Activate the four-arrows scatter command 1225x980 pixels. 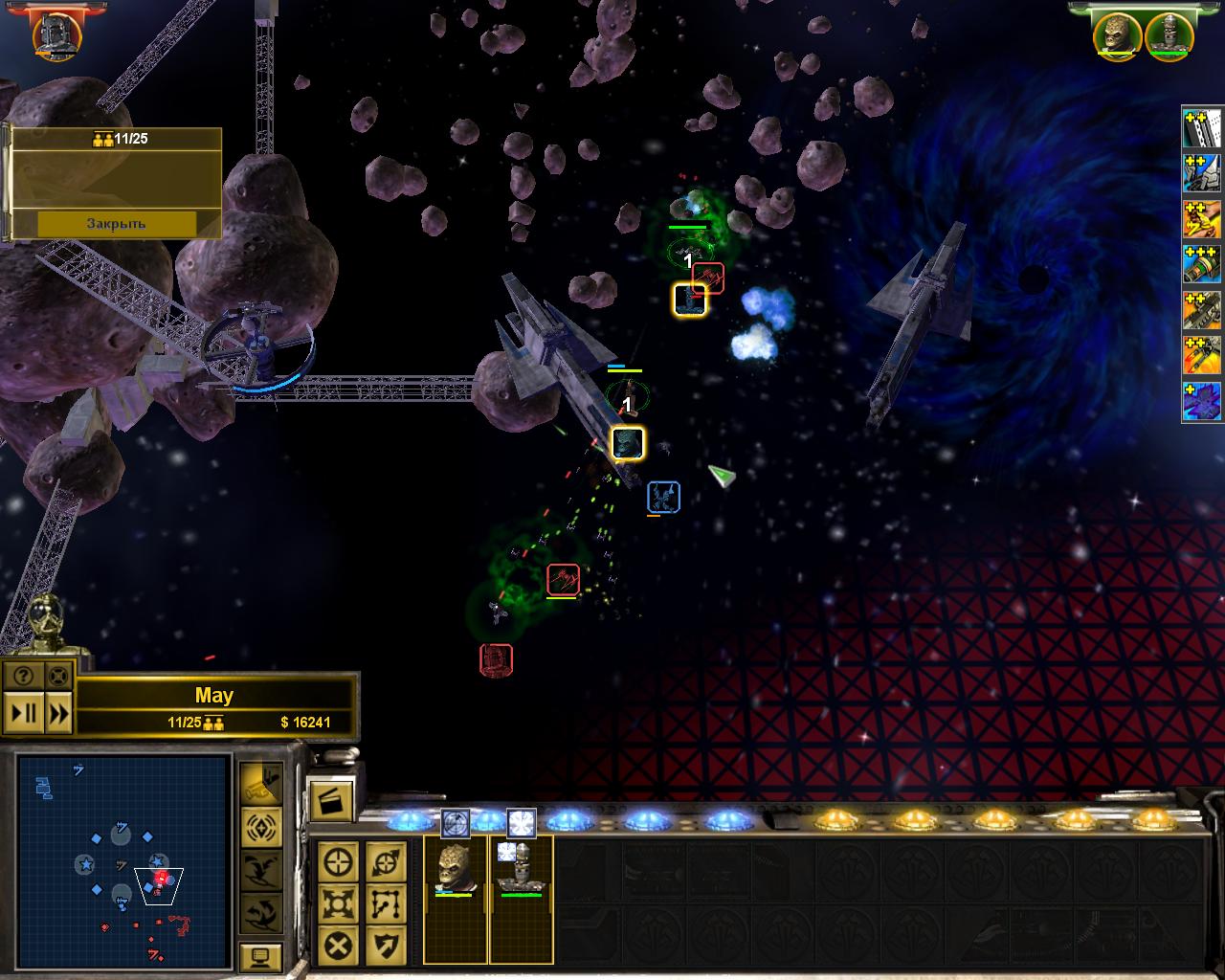(x=339, y=903)
